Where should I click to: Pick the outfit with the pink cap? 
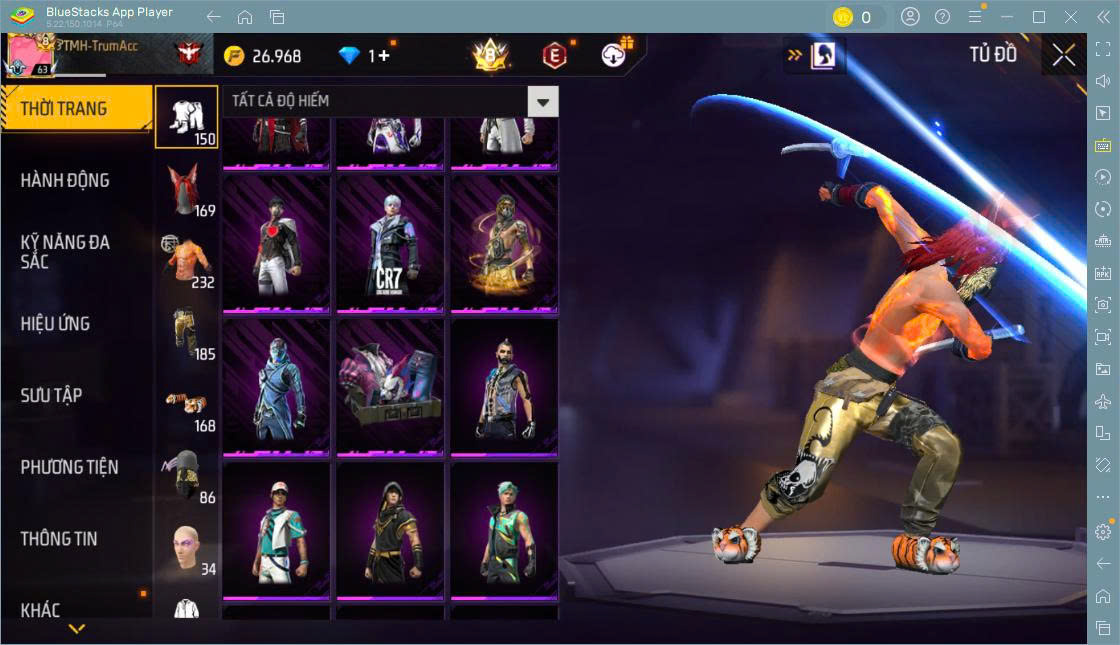[x=276, y=531]
